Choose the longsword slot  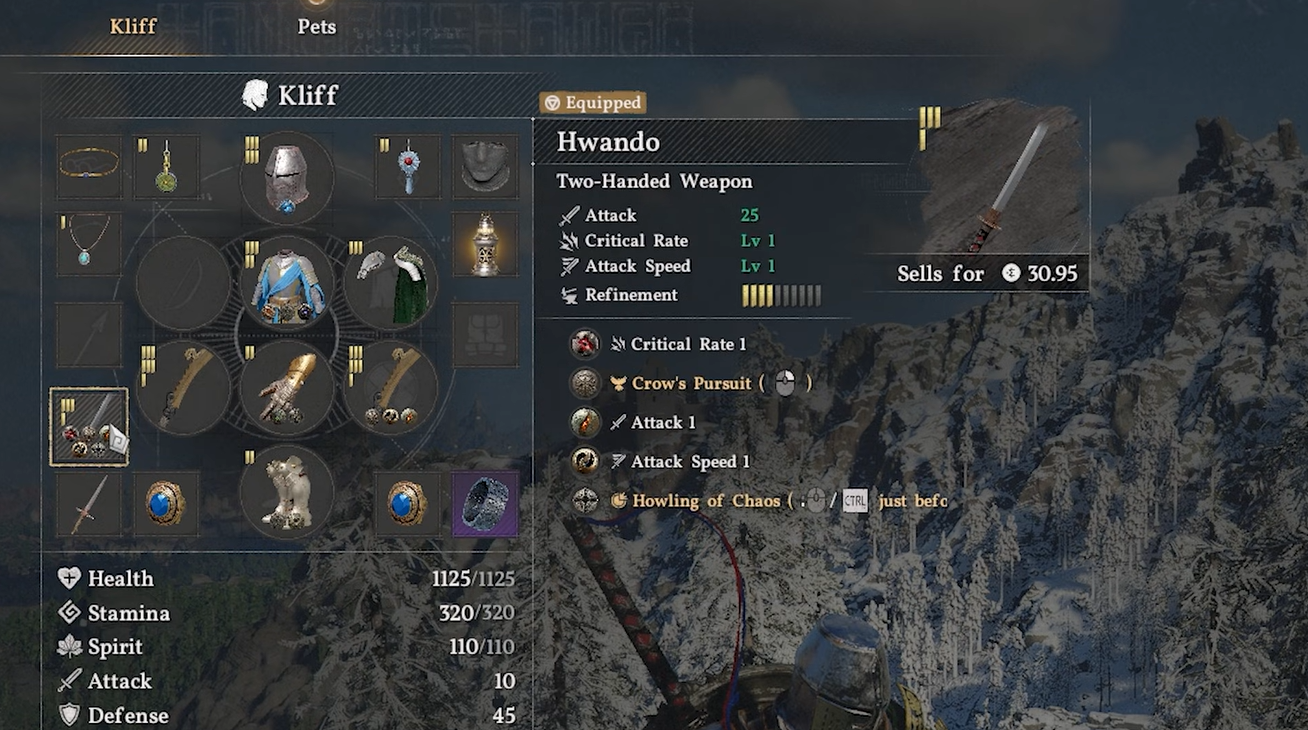tap(88, 504)
